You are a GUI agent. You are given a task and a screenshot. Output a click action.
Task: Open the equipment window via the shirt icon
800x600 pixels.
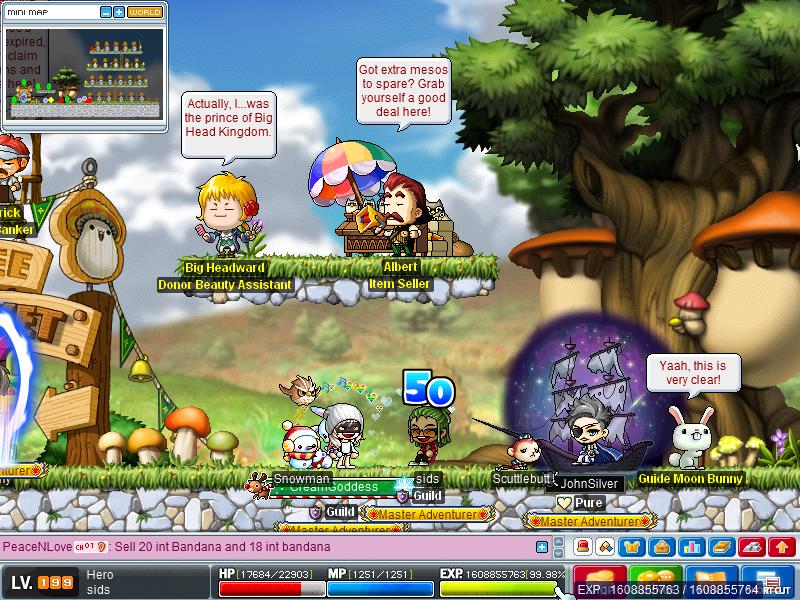pos(633,547)
